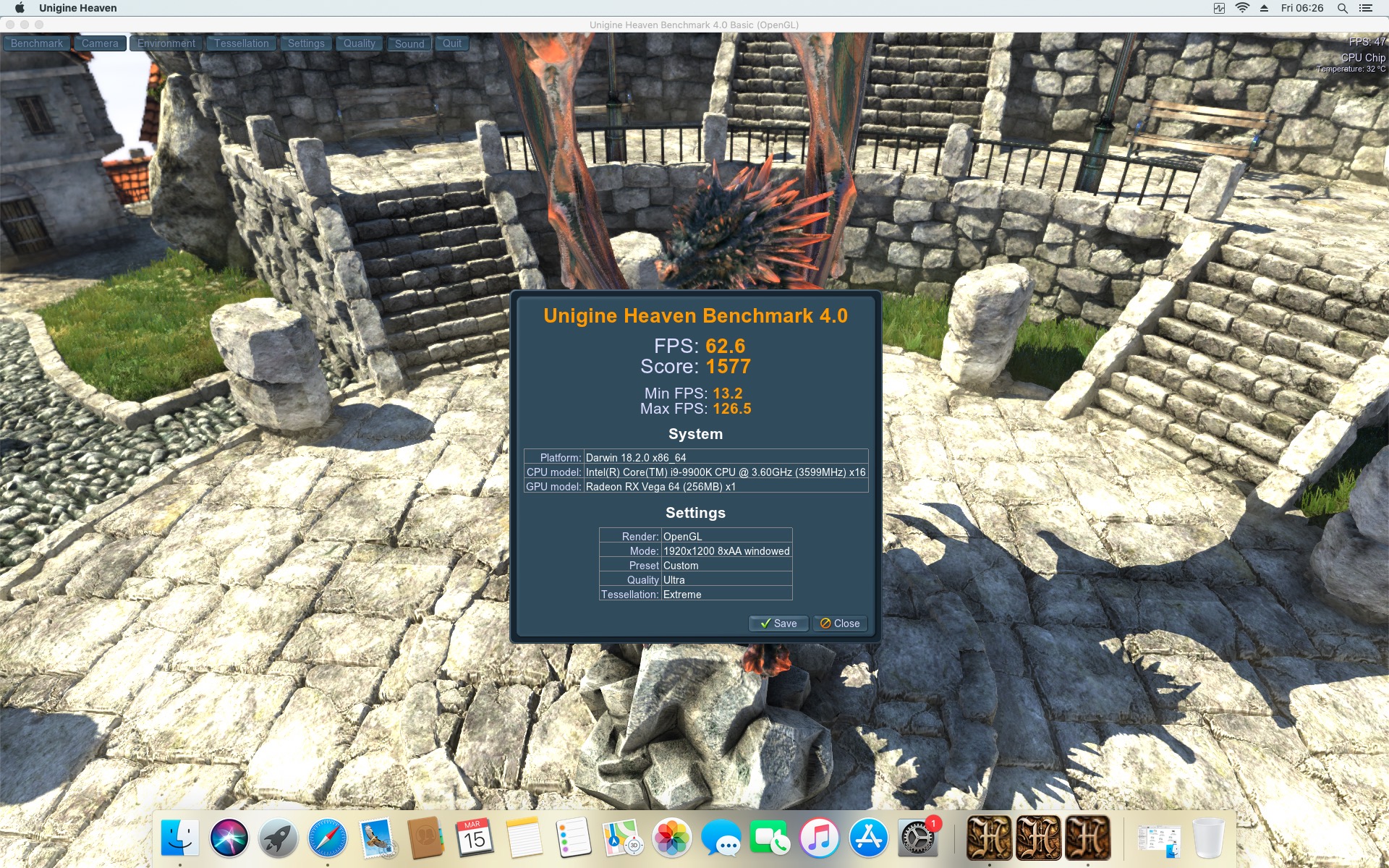Save the benchmark results
This screenshot has width=1389, height=868.
tap(778, 624)
